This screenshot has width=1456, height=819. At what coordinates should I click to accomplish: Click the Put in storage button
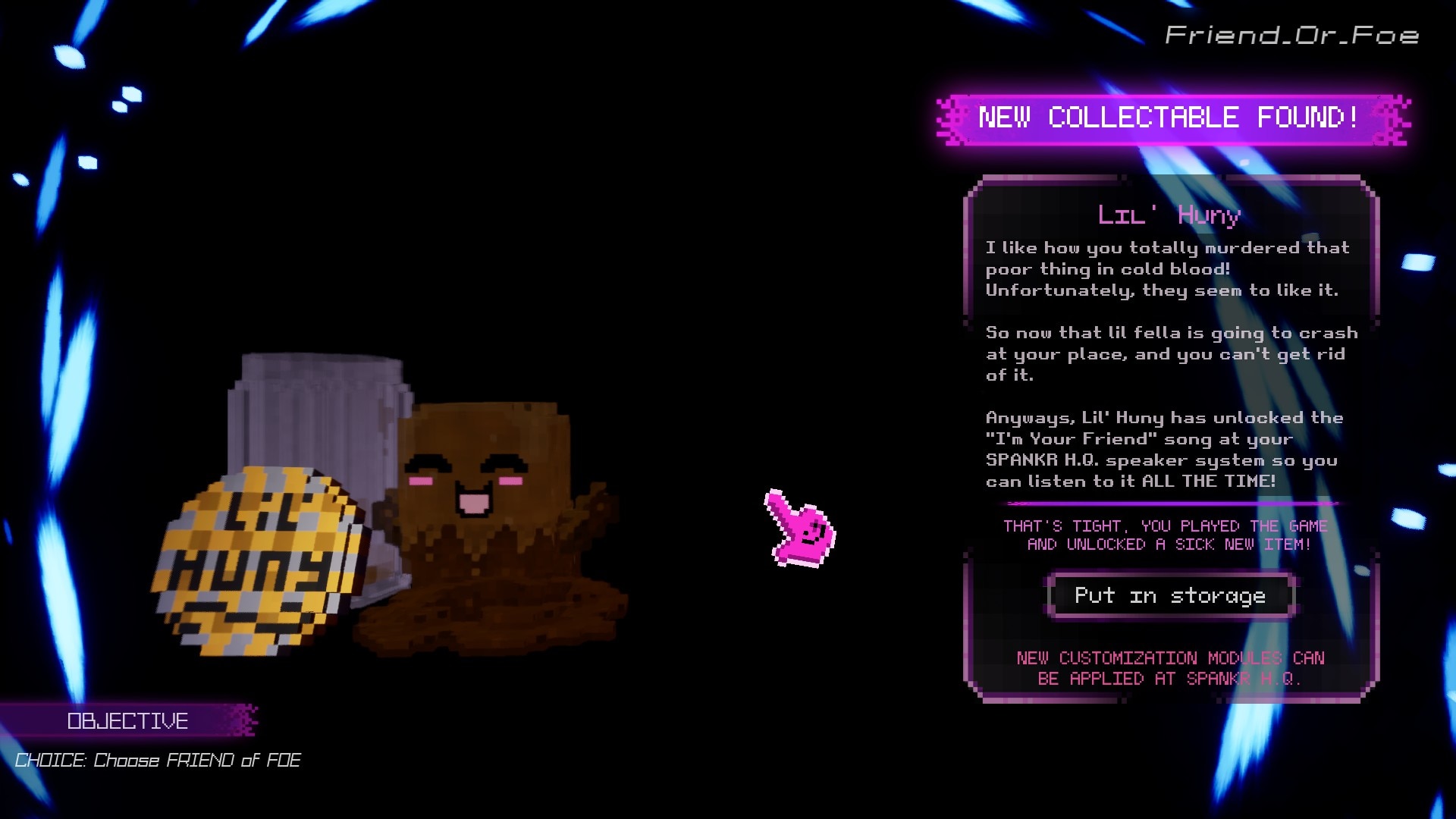pyautogui.click(x=1170, y=596)
